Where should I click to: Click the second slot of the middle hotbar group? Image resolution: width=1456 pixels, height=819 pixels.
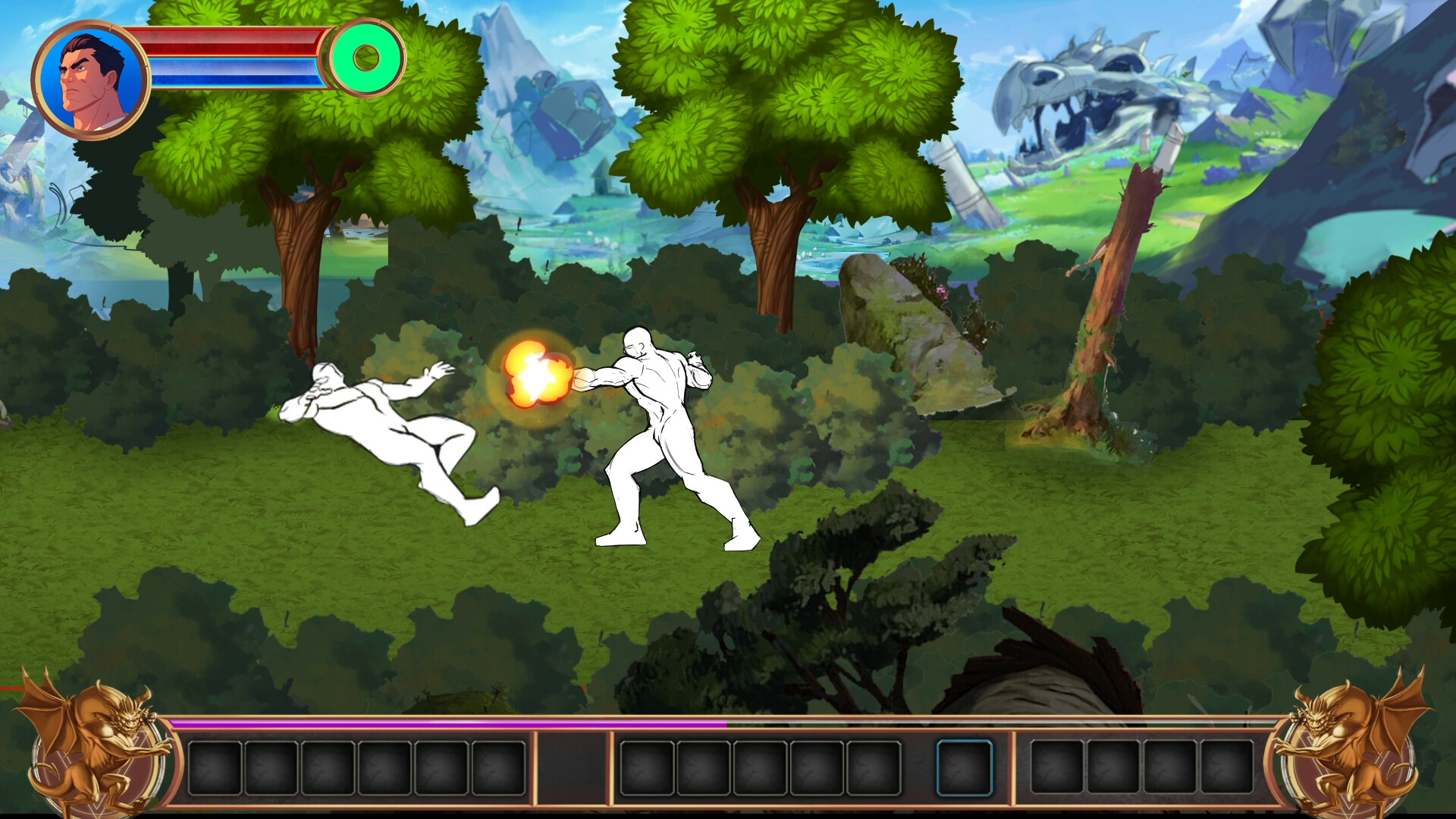click(x=703, y=767)
